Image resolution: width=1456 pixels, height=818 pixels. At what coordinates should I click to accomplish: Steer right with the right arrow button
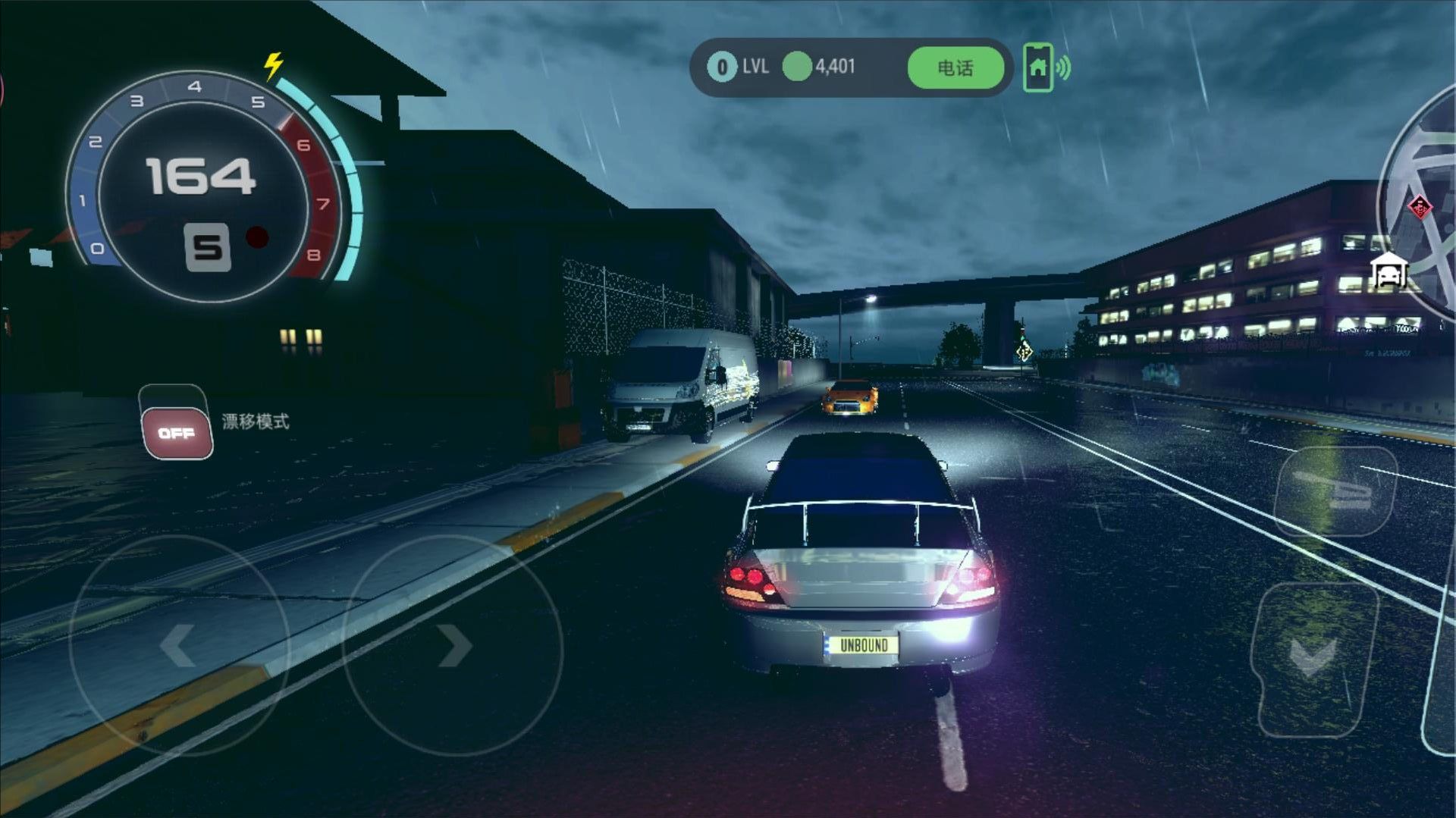[453, 645]
